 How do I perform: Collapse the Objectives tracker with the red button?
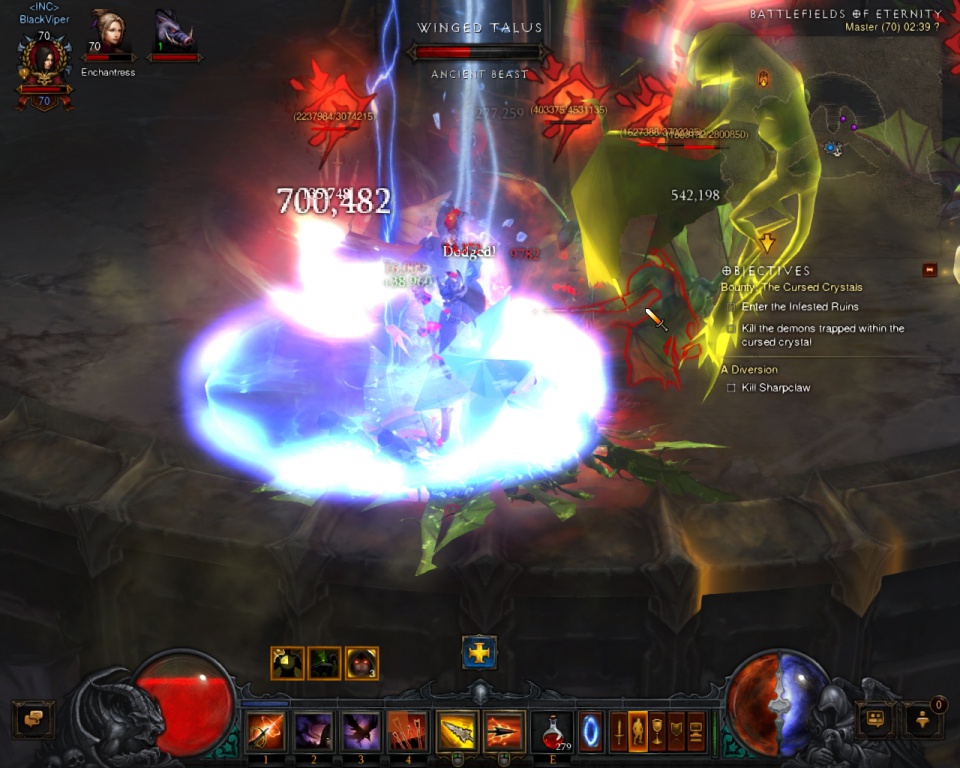[x=930, y=270]
